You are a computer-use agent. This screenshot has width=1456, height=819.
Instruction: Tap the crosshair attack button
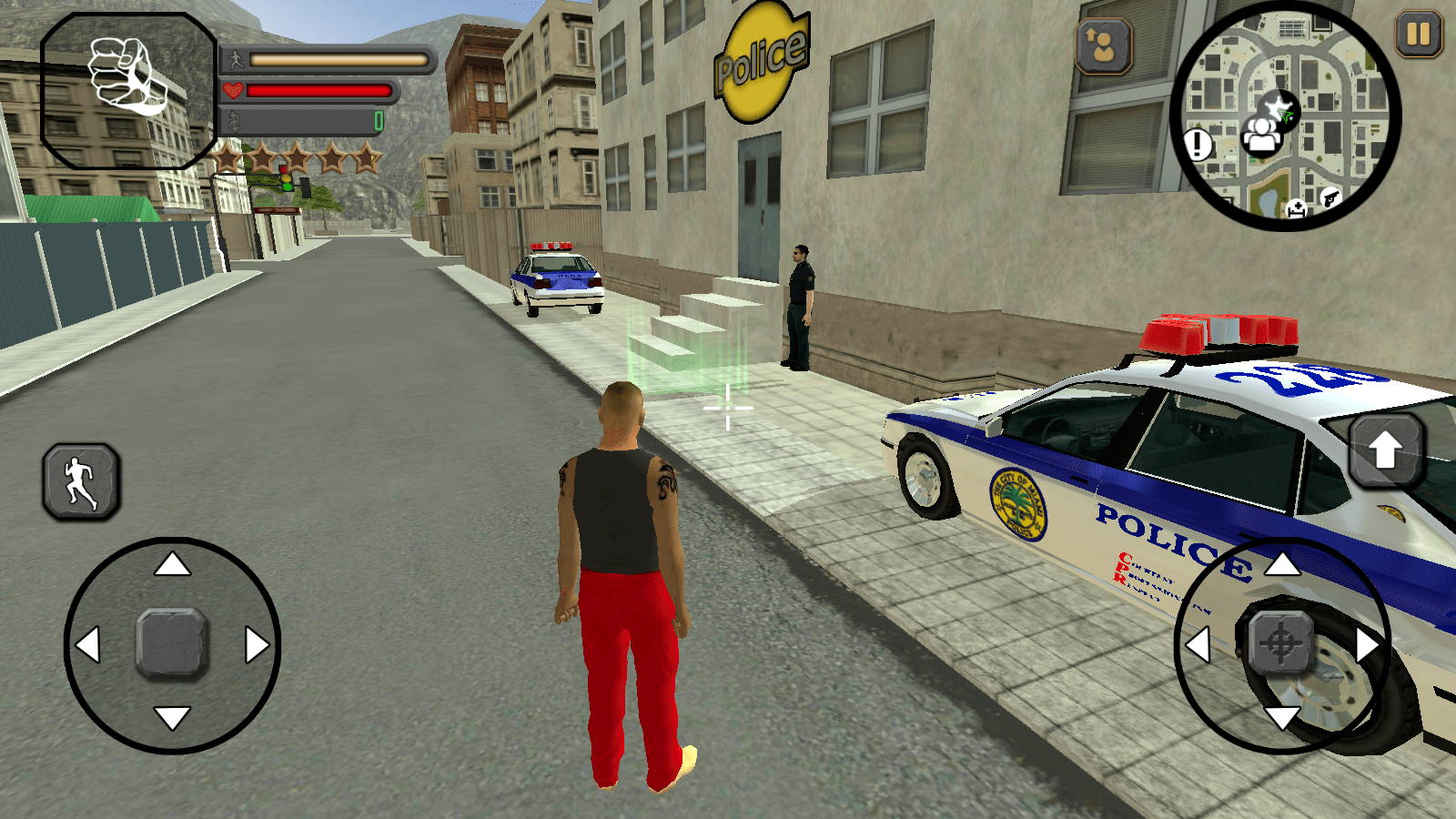point(1281,643)
